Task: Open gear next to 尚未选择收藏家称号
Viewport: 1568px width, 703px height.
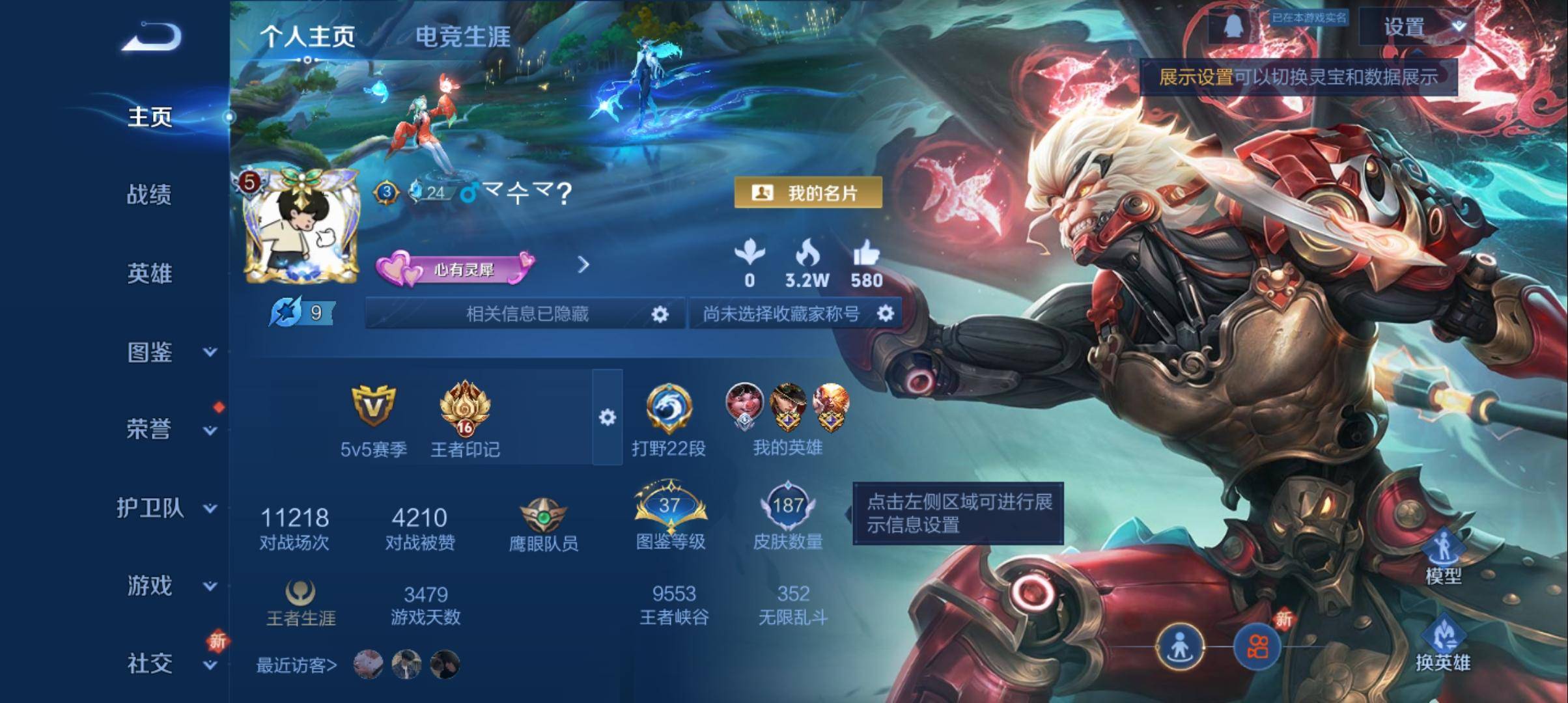Action: pyautogui.click(x=886, y=313)
